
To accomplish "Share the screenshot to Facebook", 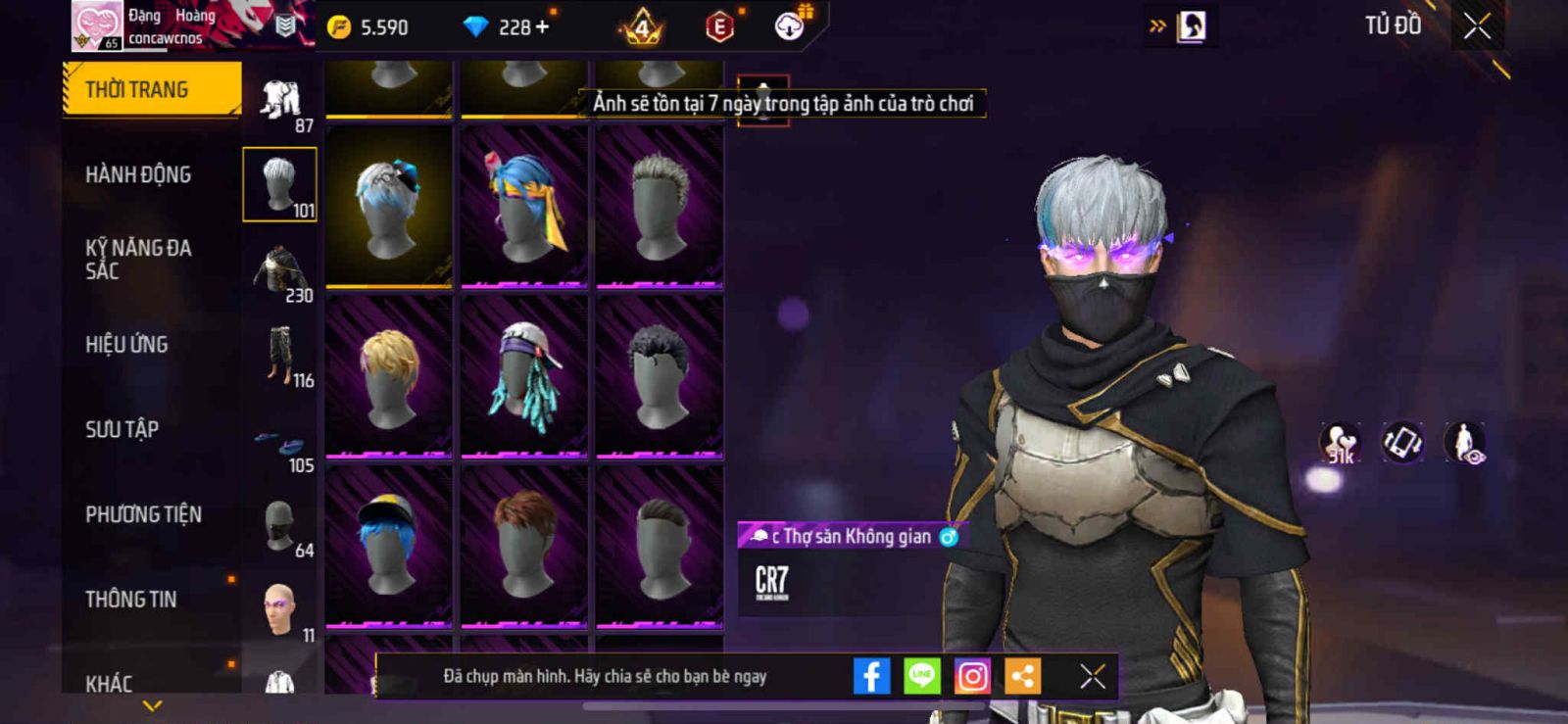I will pos(871,676).
